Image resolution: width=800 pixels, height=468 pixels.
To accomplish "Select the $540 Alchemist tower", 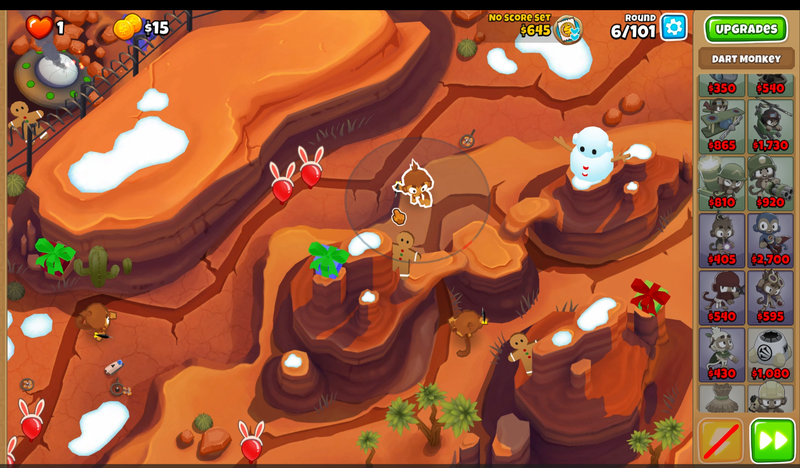I will [722, 296].
